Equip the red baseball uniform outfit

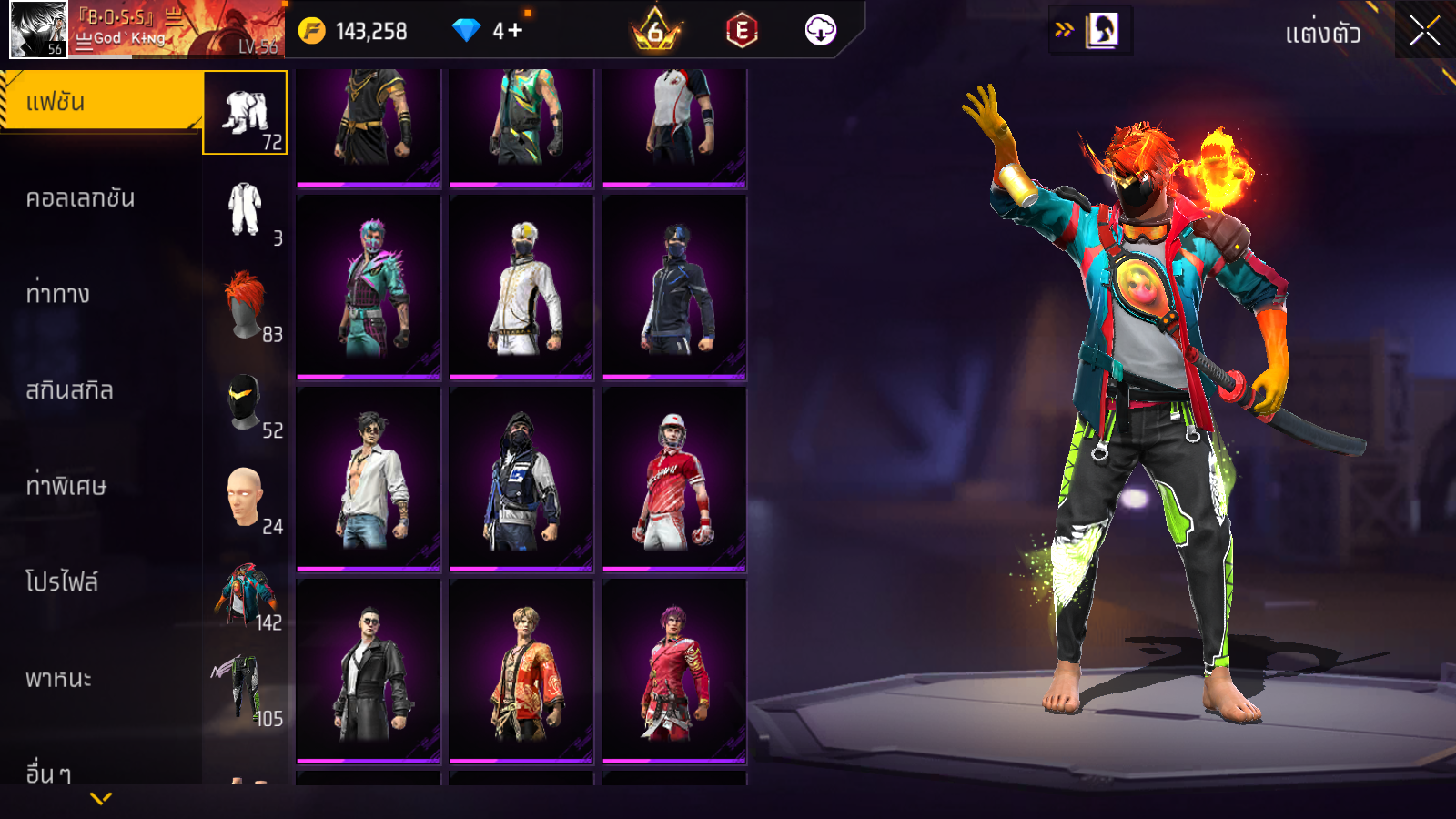coord(674,480)
